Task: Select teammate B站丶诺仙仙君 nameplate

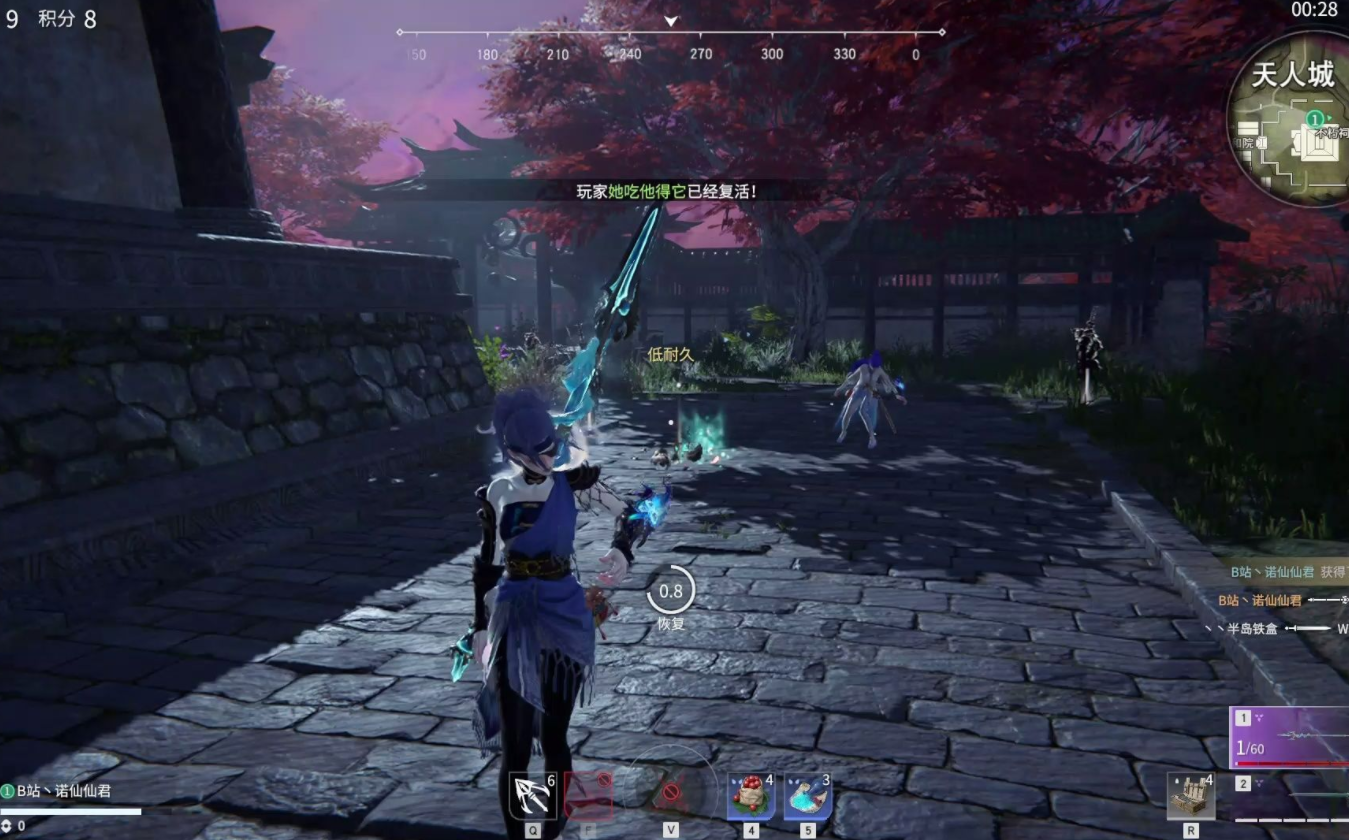Action: (63, 791)
